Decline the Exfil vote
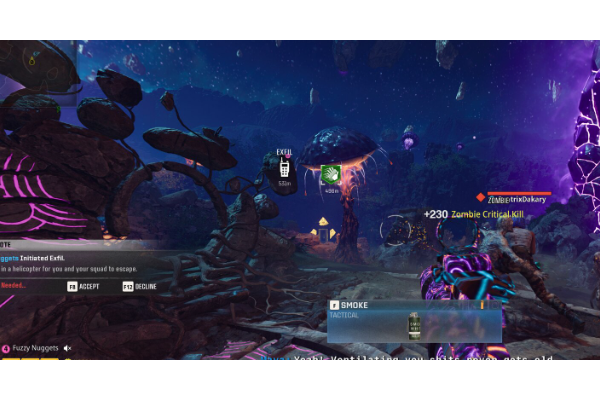 [x=139, y=286]
